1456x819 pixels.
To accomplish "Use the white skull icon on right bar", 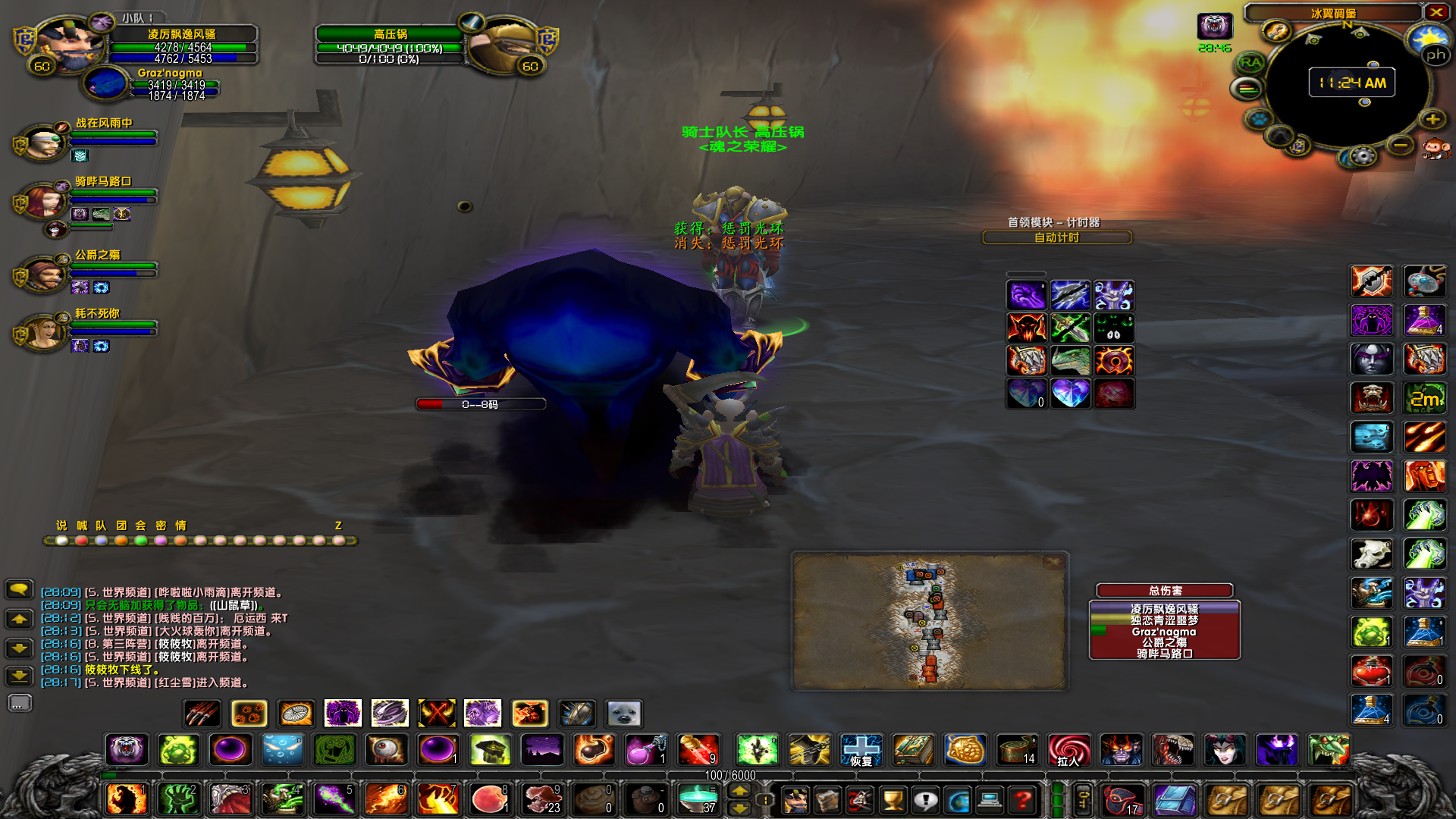I will click(x=1371, y=554).
